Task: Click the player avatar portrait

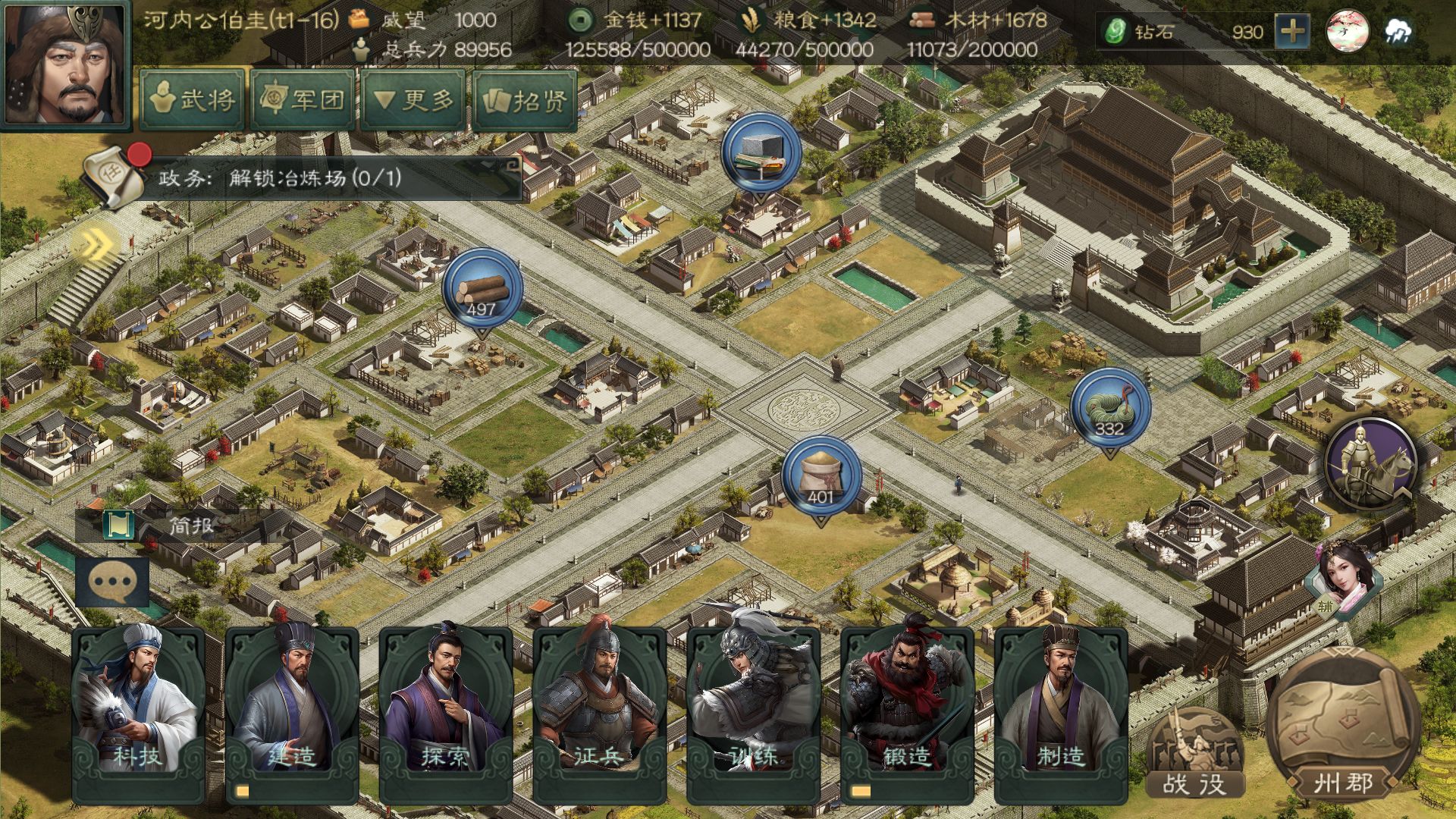Action: click(65, 65)
